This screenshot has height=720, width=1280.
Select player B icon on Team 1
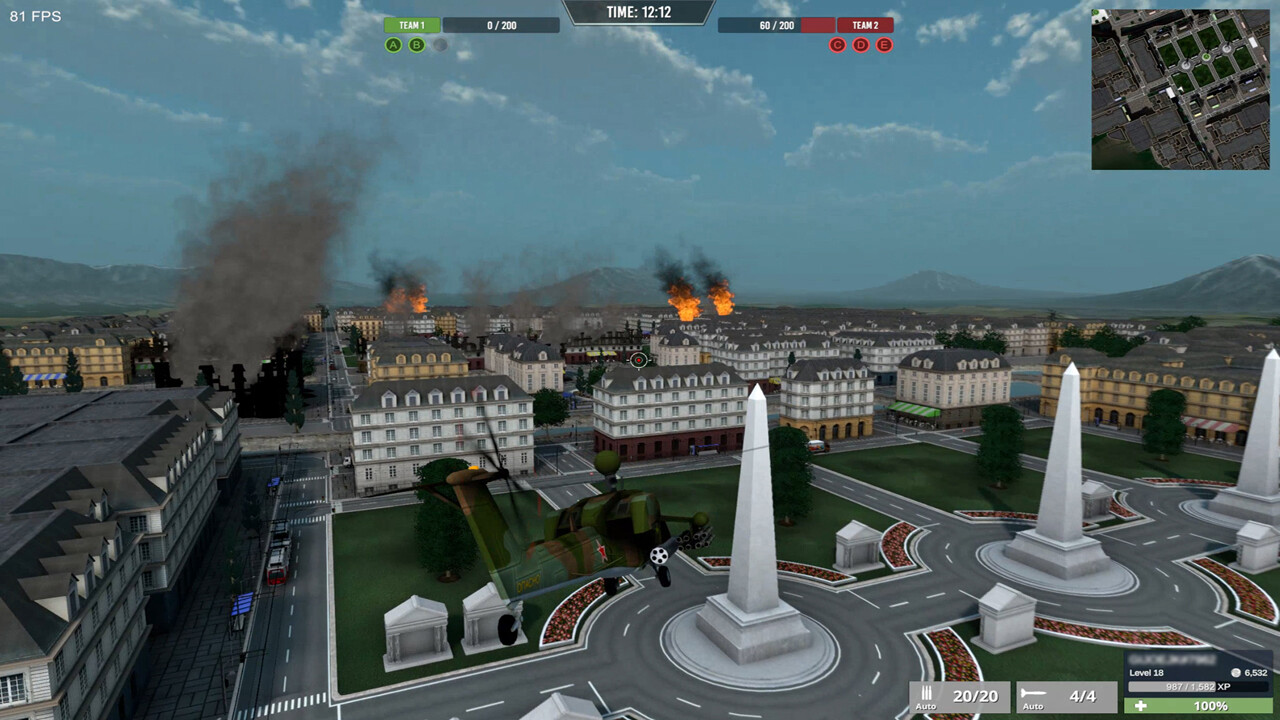[417, 44]
